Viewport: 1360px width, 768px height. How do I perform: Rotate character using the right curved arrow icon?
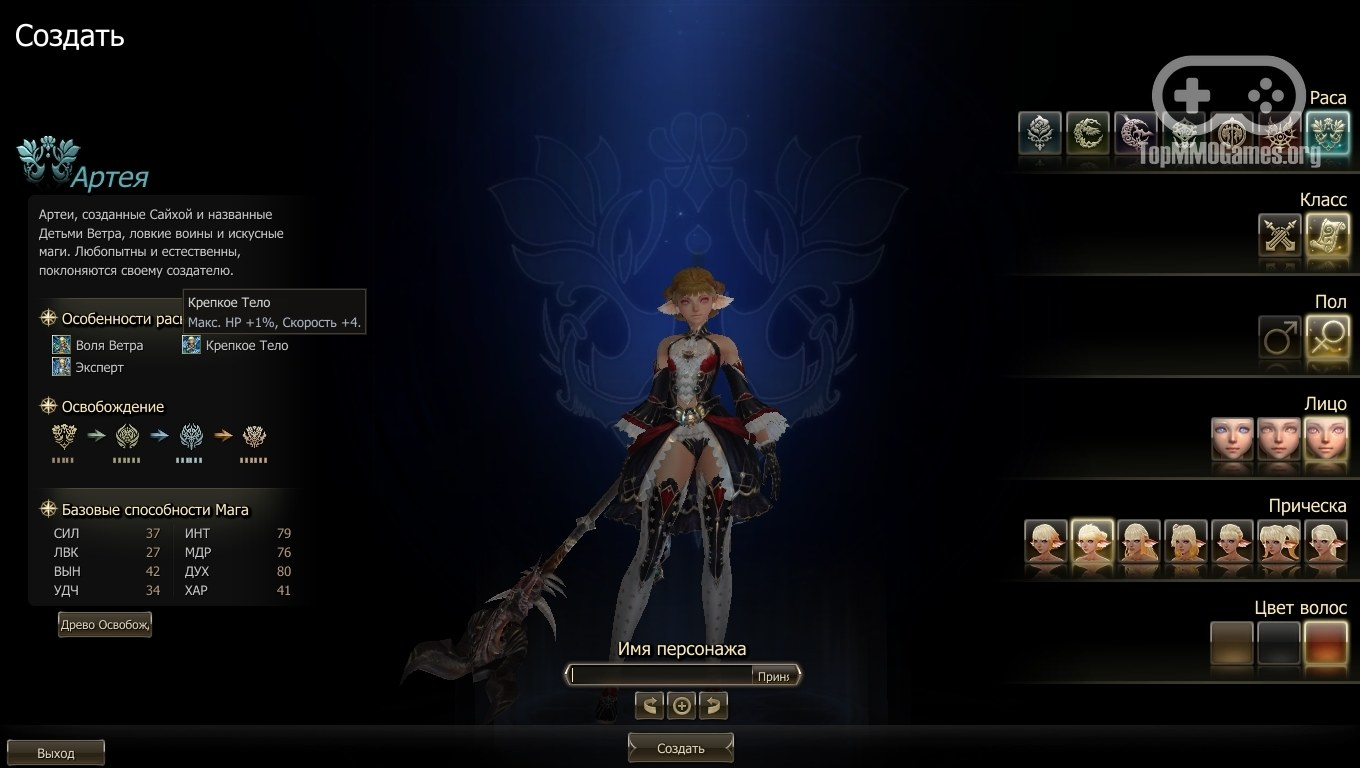click(x=714, y=705)
